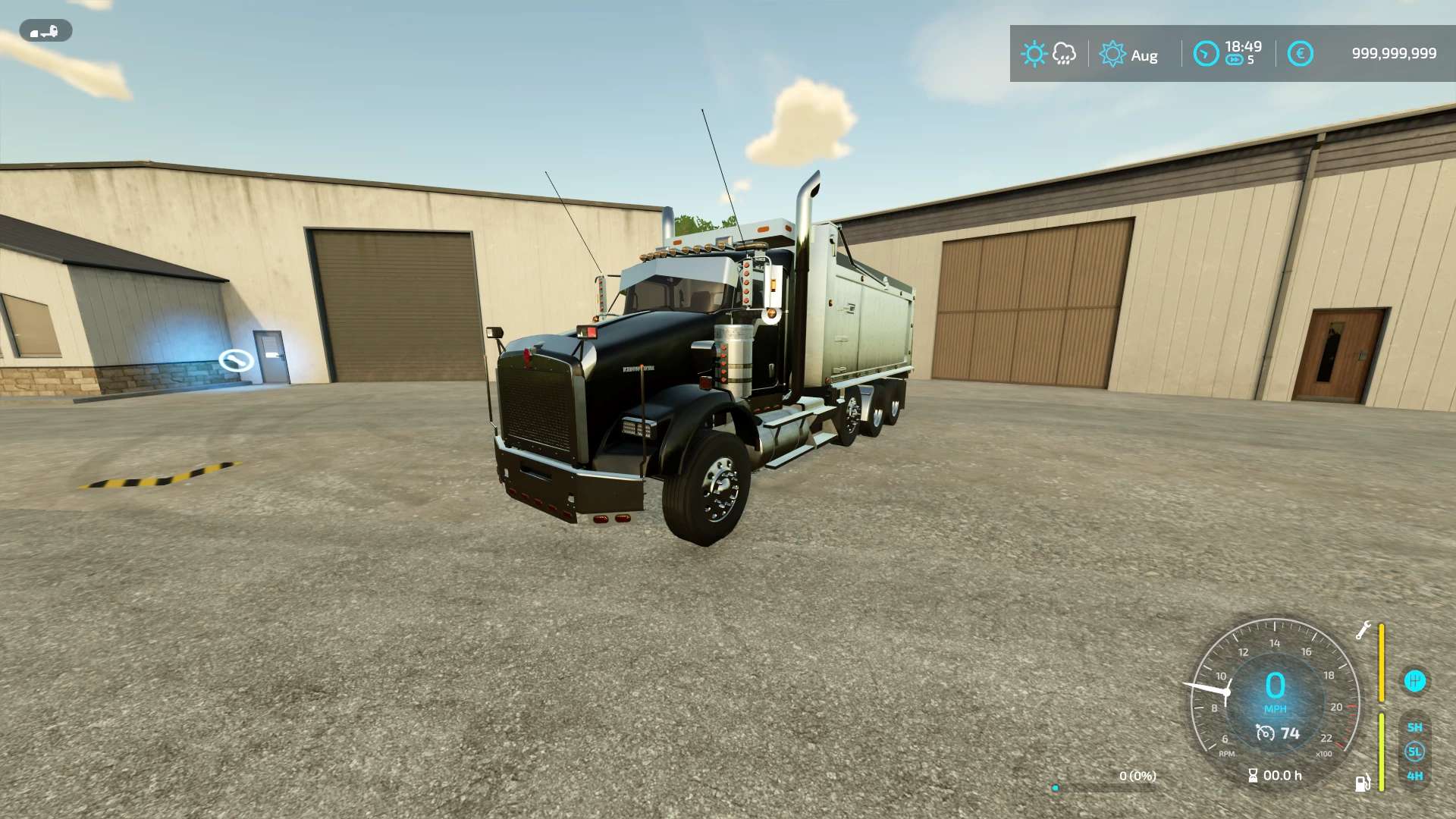1456x819 pixels.
Task: Select the August season sun icon
Action: point(1112,54)
